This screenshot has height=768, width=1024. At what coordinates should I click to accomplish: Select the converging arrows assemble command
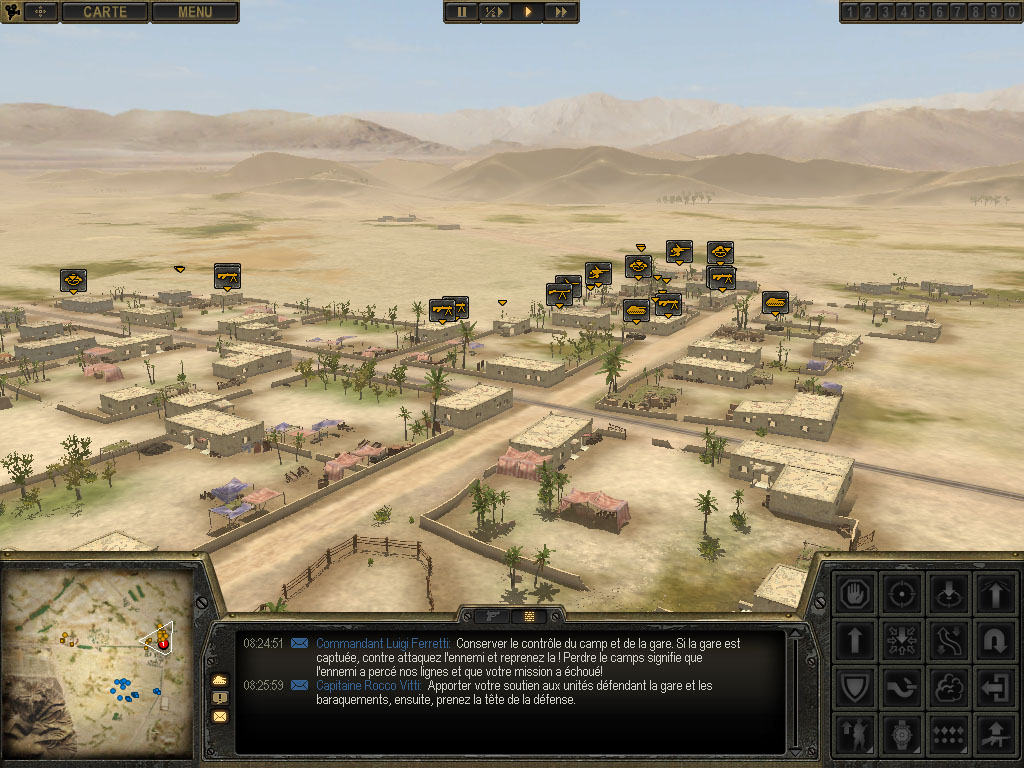[x=902, y=640]
